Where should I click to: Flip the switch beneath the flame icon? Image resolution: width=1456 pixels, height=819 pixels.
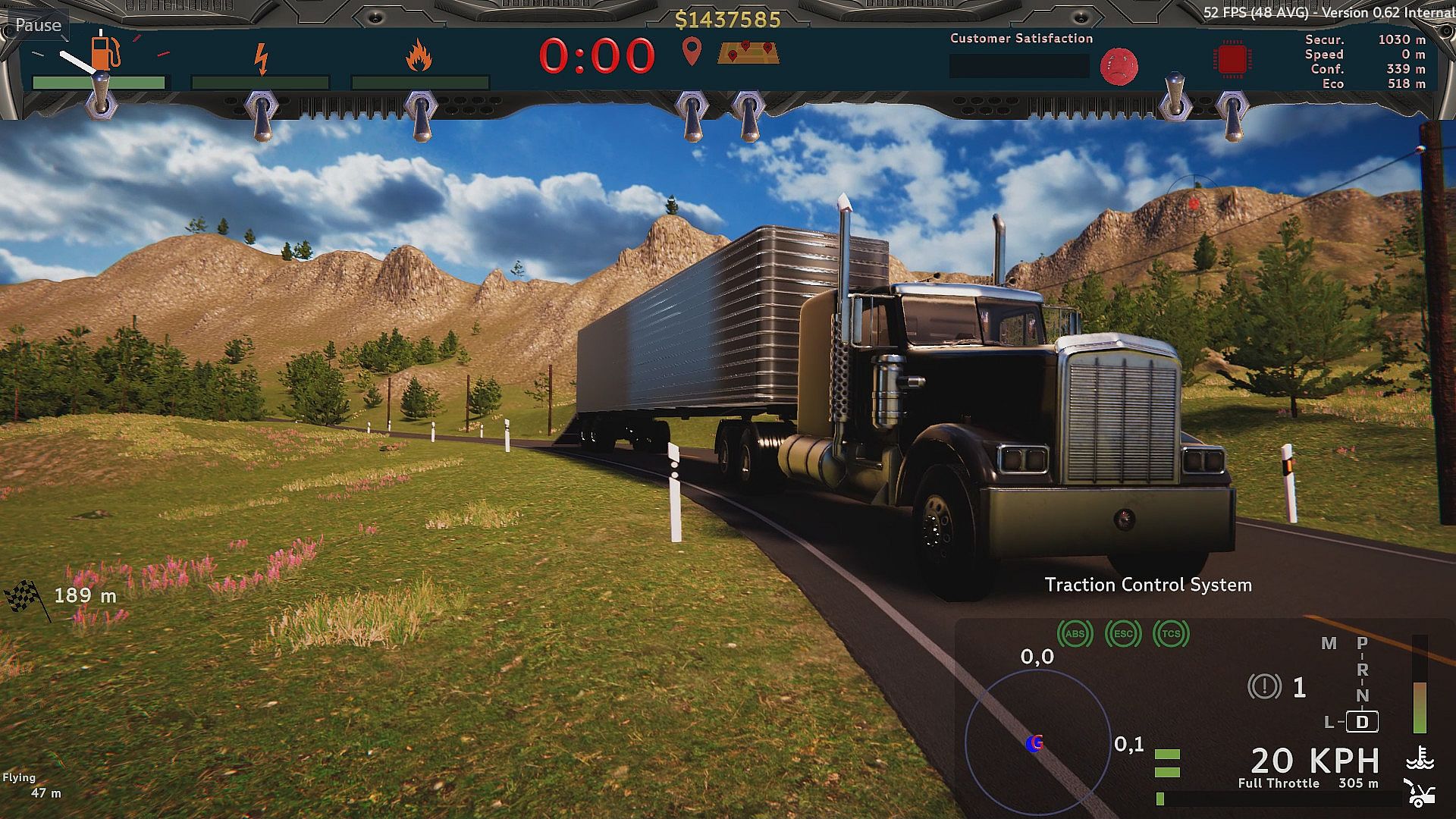pos(420,114)
